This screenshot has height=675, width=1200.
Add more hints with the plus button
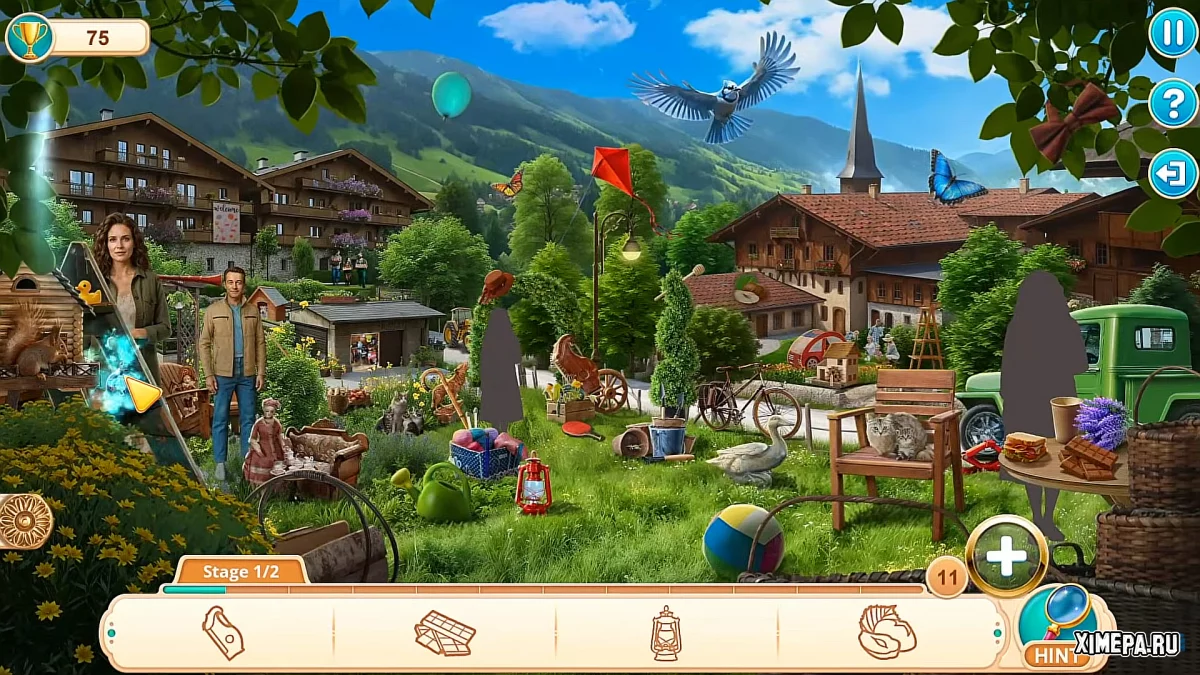point(1006,555)
